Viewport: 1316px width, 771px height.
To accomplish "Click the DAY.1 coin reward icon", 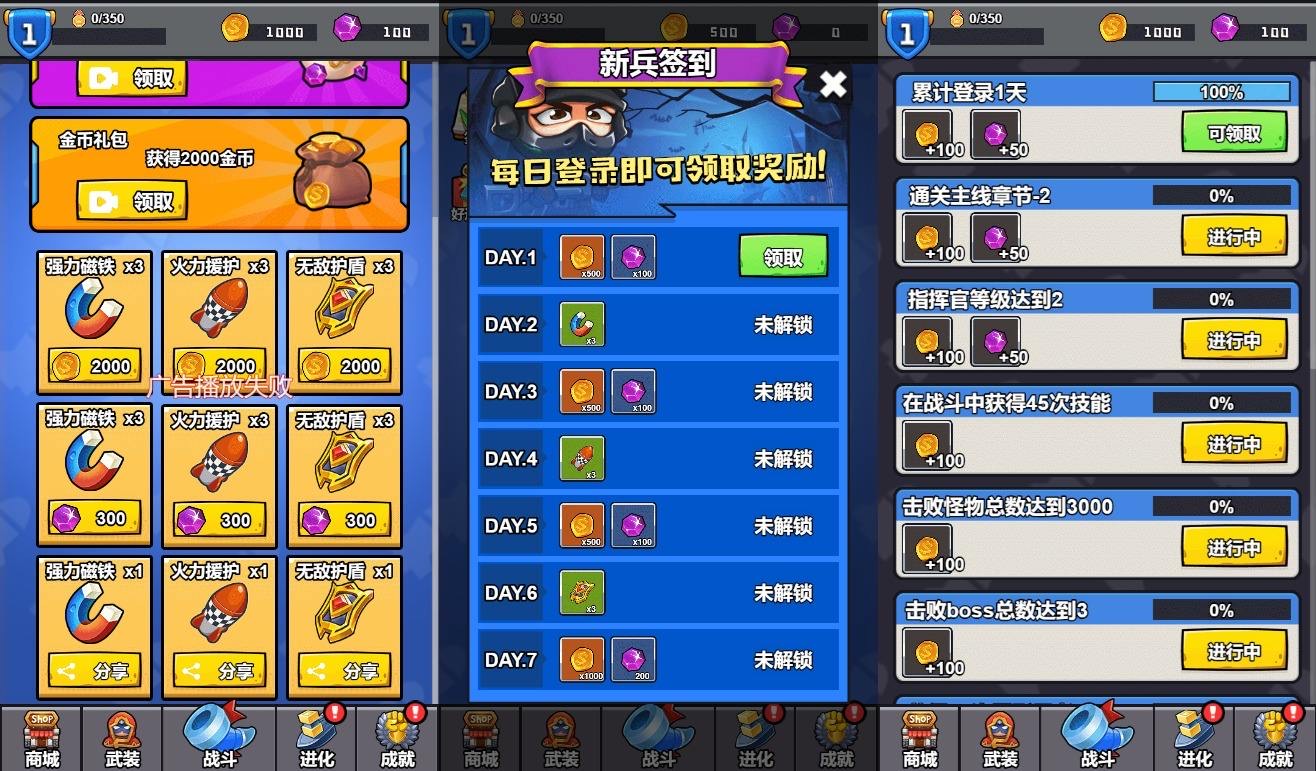I will (583, 257).
